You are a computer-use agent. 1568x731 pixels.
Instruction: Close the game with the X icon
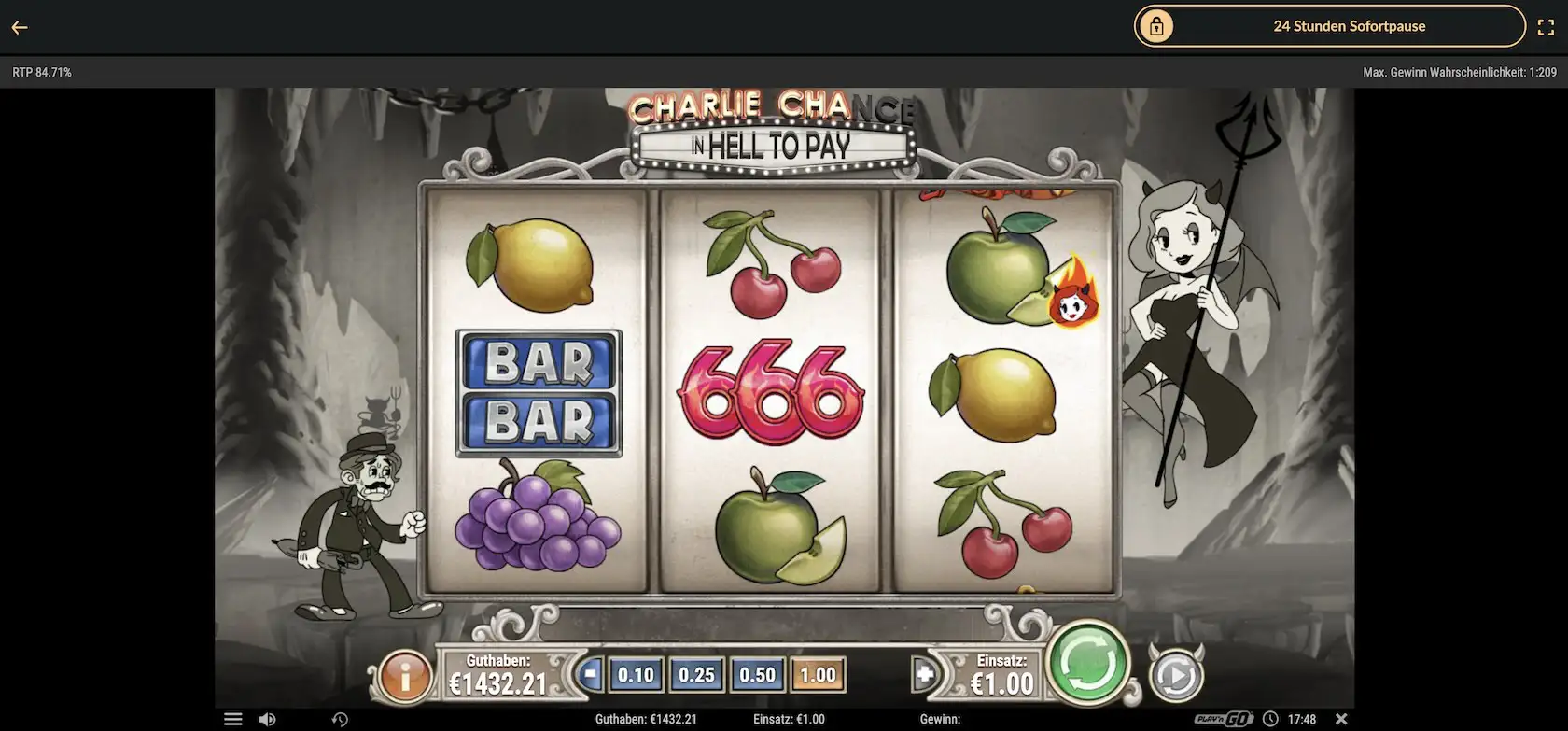[x=1341, y=719]
